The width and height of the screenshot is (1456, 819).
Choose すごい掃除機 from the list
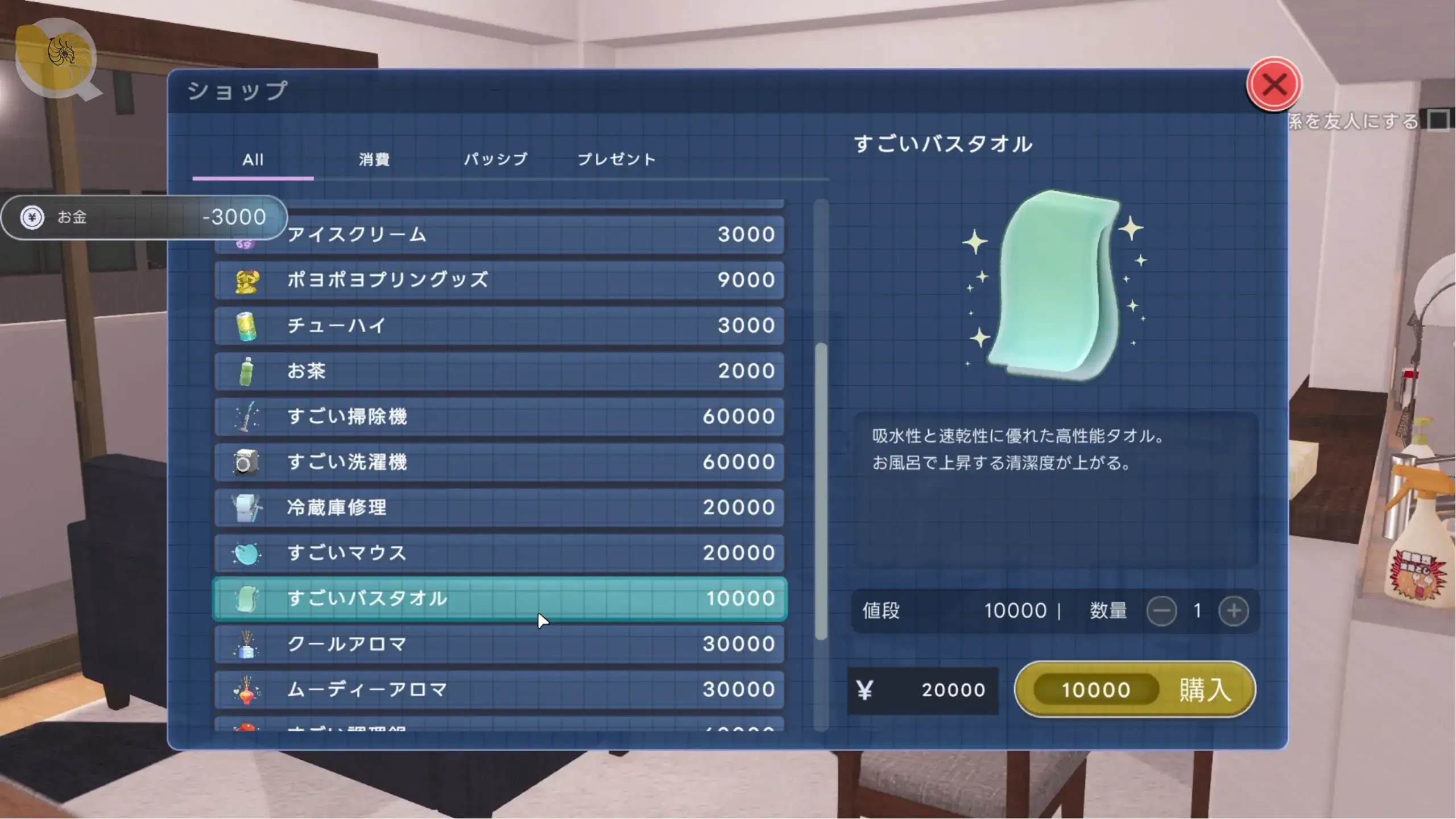(x=499, y=416)
